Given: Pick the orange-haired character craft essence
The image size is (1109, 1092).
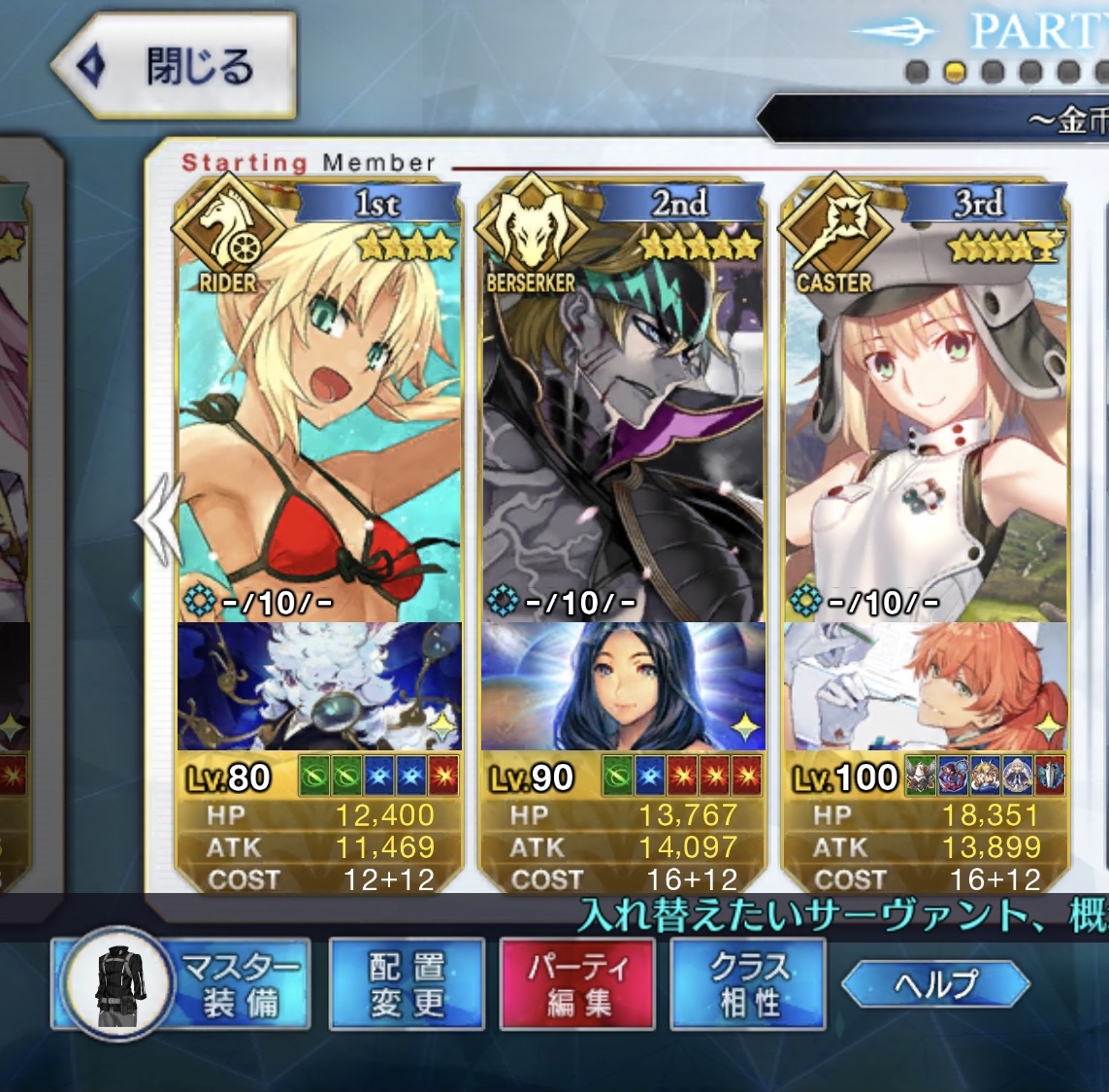Looking at the screenshot, I should tap(926, 686).
